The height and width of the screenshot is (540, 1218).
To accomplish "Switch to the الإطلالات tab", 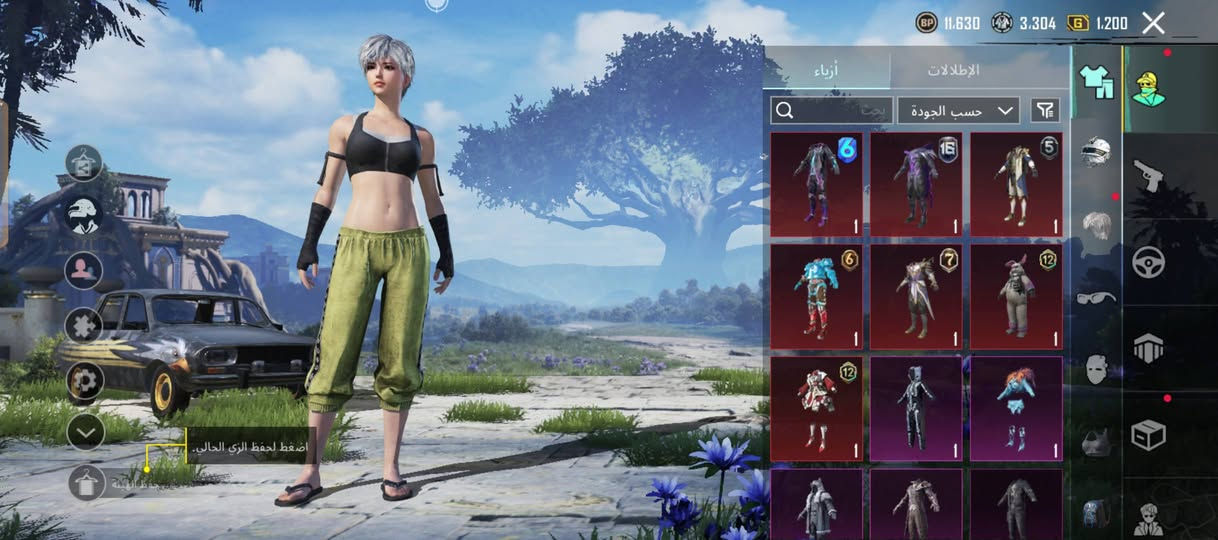I will 952,70.
